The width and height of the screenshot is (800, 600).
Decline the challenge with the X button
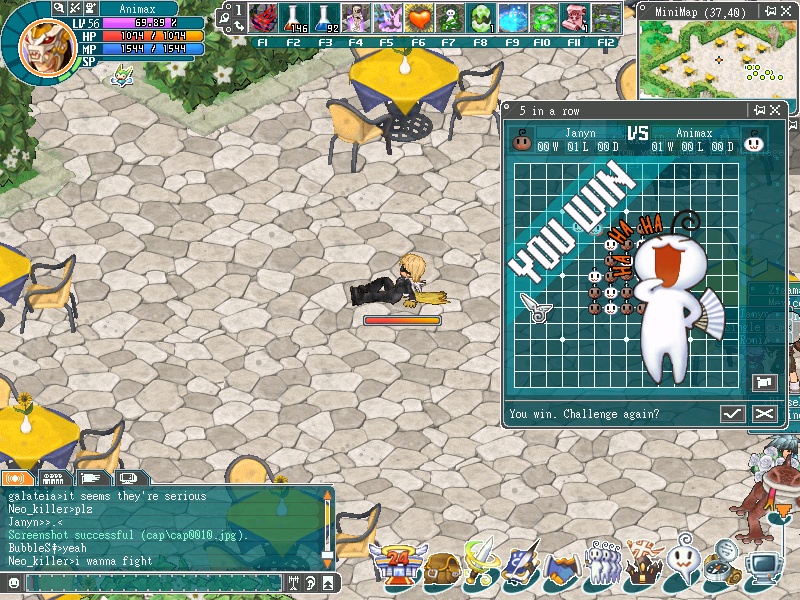click(765, 414)
